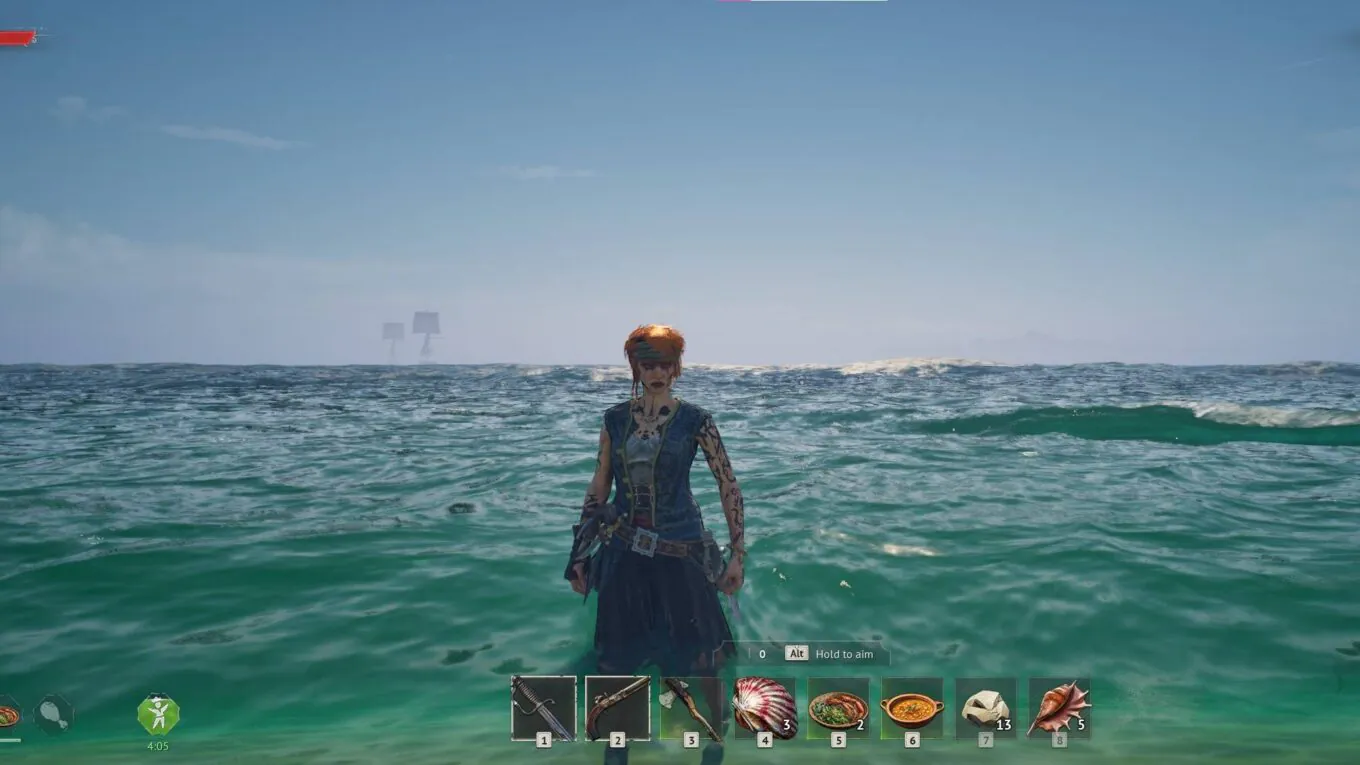Click the drumstick hunger indicator icon
This screenshot has height=765, width=1360.
click(x=52, y=714)
